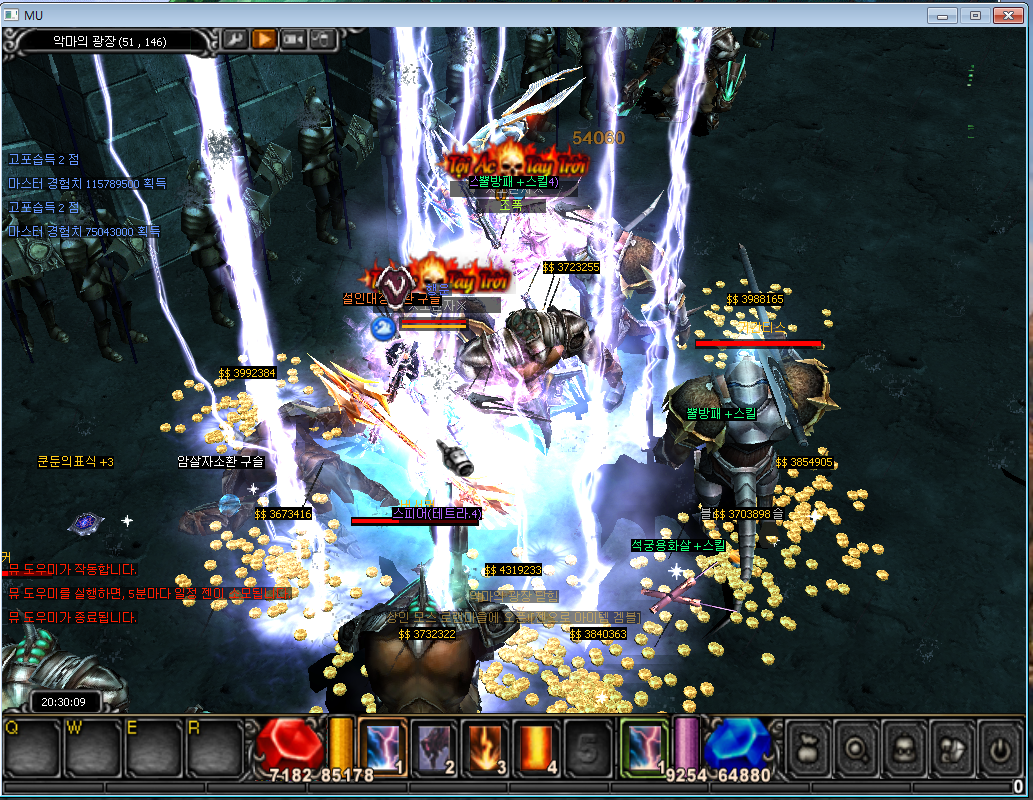Open the inventory bag button
This screenshot has width=1033, height=800.
pos(808,746)
